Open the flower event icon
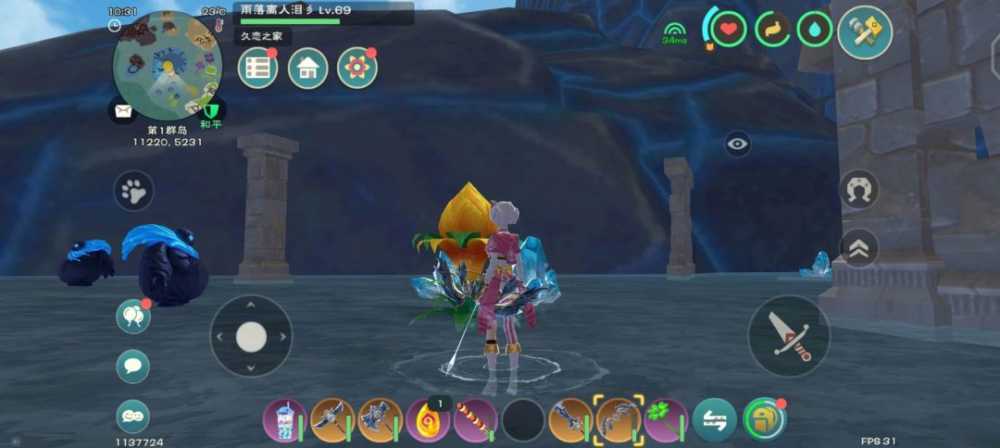Image resolution: width=1000 pixels, height=448 pixels. [x=357, y=68]
